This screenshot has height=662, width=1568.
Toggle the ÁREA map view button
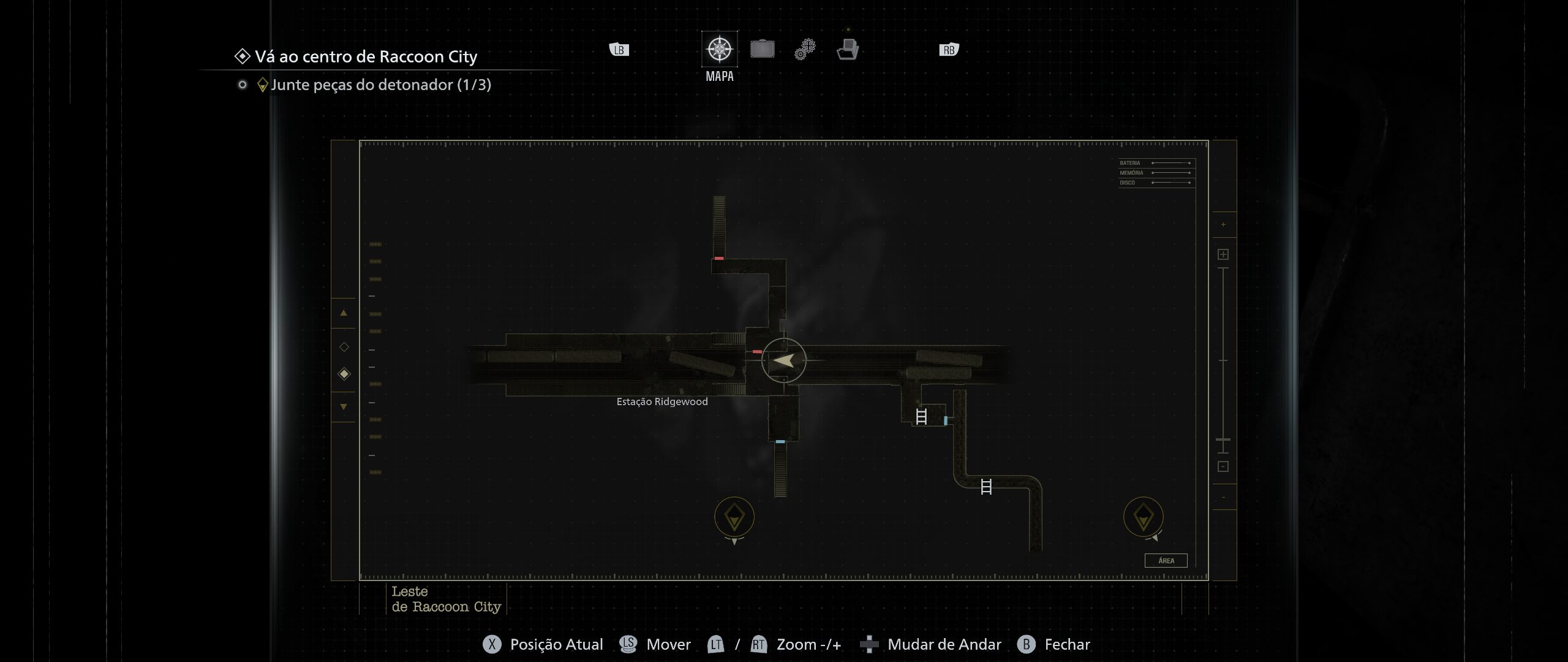pos(1166,561)
